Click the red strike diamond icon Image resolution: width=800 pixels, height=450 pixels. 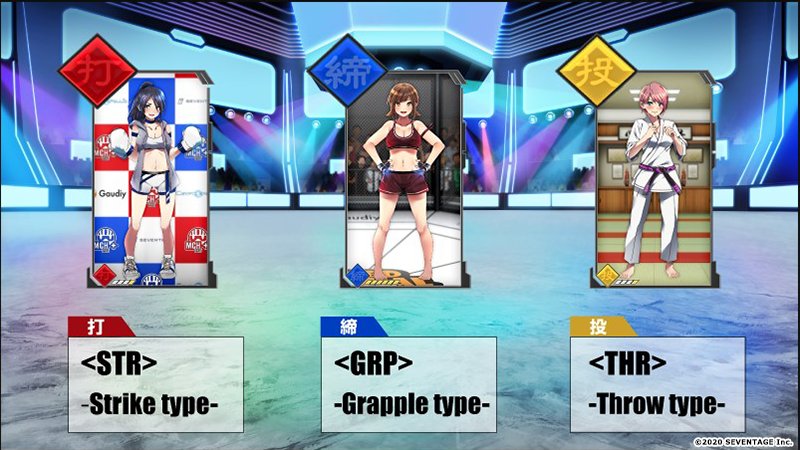click(x=97, y=72)
